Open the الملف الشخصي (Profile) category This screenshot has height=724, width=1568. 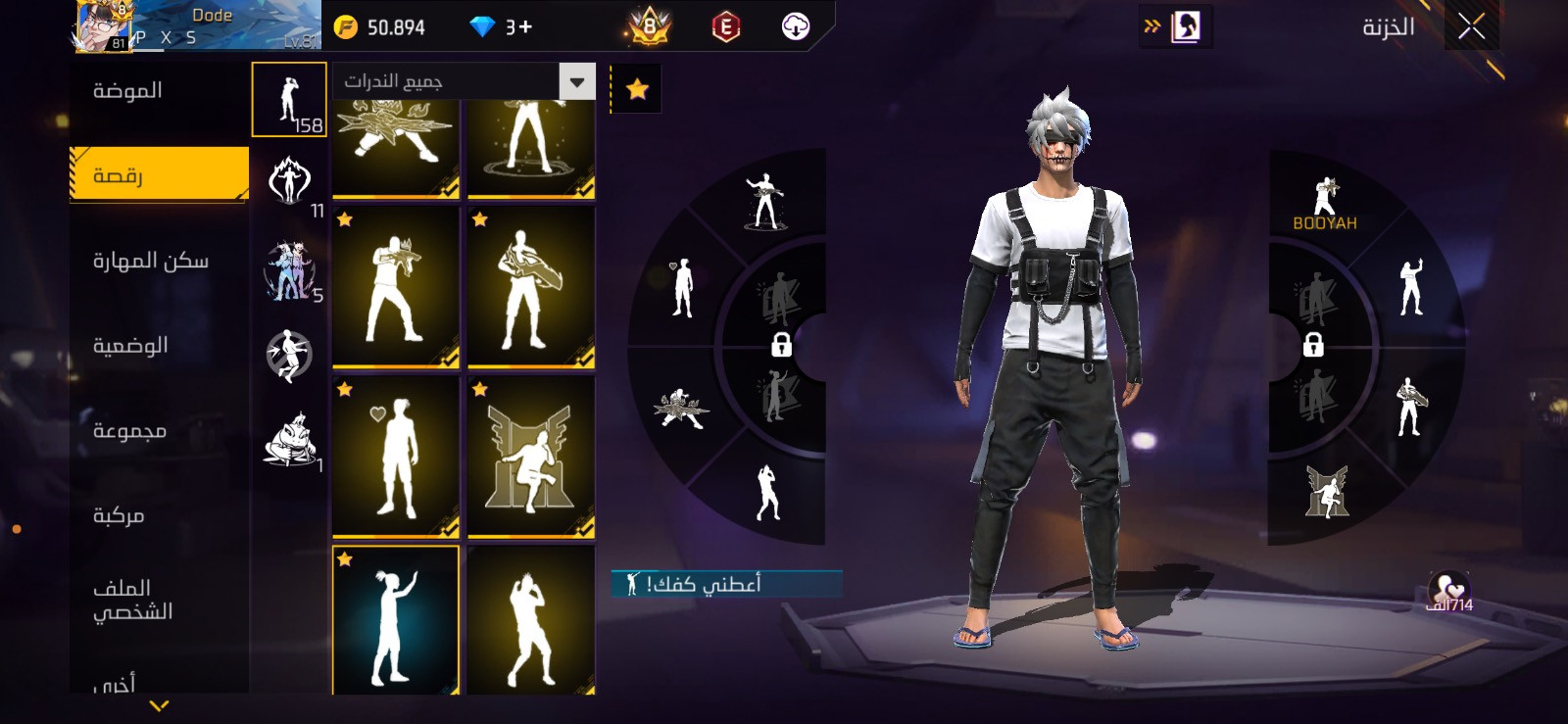coord(132,600)
